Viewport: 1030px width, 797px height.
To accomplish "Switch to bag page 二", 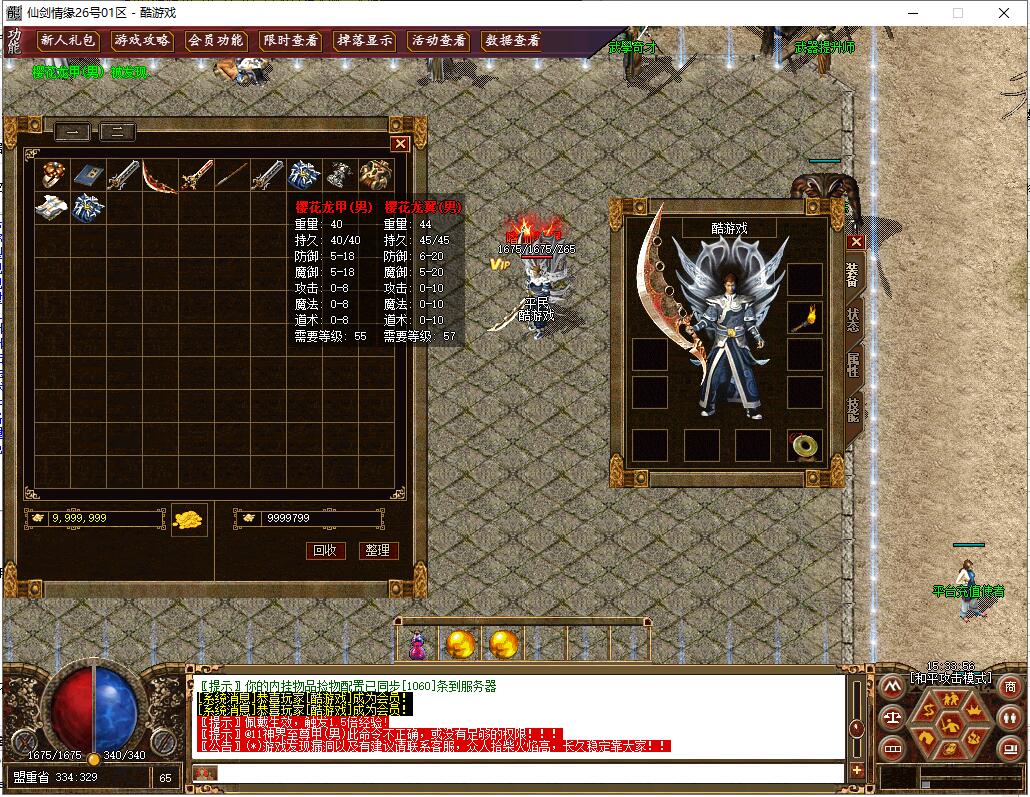I will [117, 131].
